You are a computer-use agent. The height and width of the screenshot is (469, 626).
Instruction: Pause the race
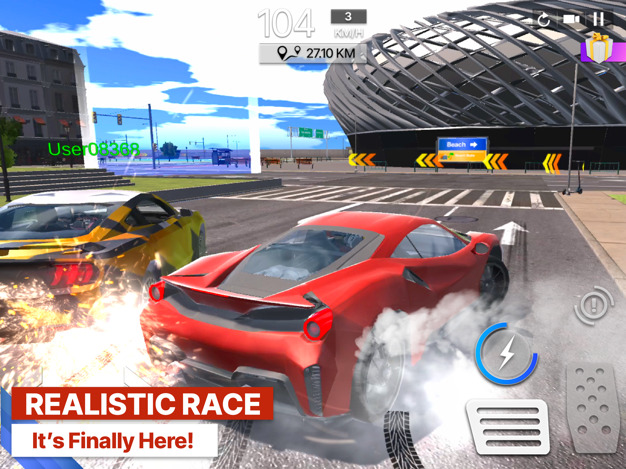[599, 18]
